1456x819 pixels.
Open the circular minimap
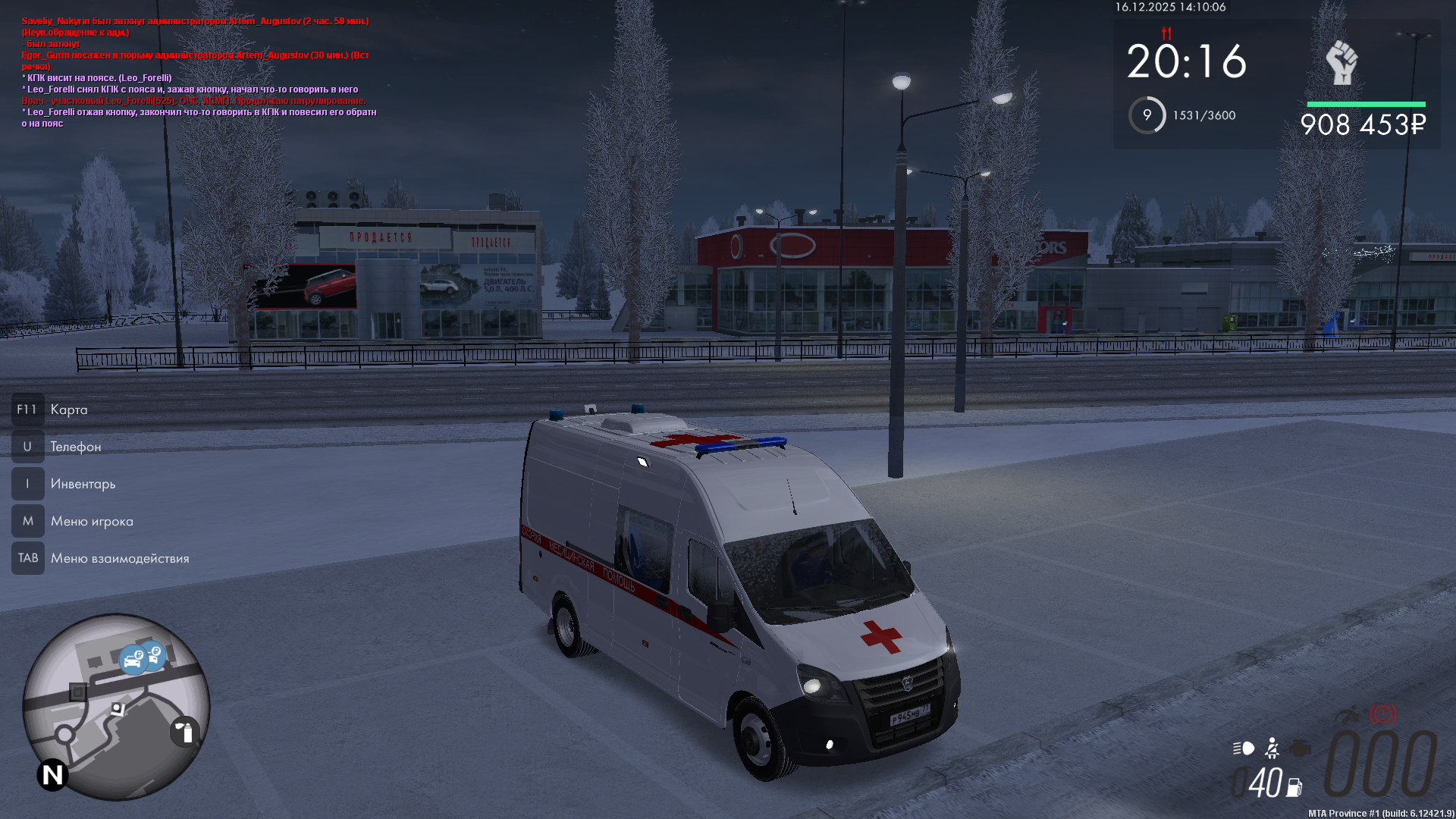(x=116, y=707)
